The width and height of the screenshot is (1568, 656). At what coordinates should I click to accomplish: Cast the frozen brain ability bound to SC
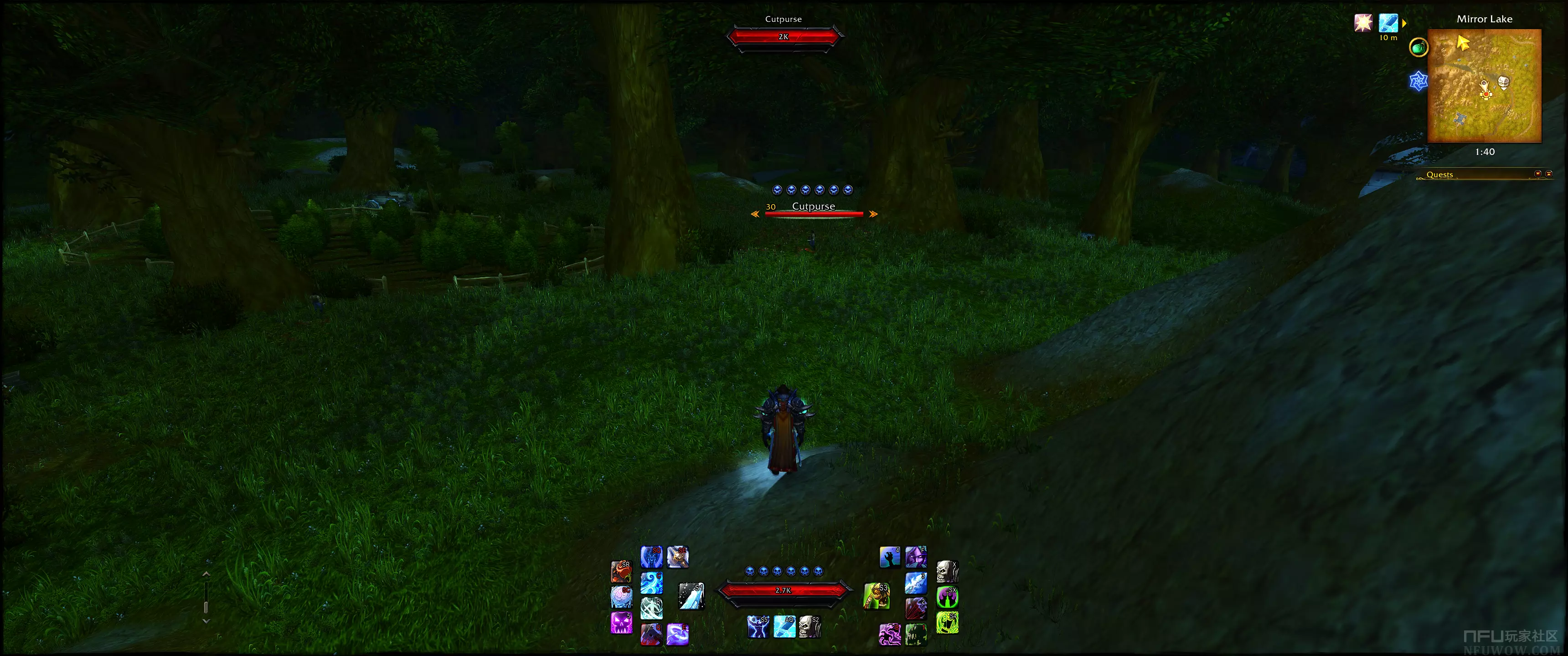pyautogui.click(x=621, y=597)
